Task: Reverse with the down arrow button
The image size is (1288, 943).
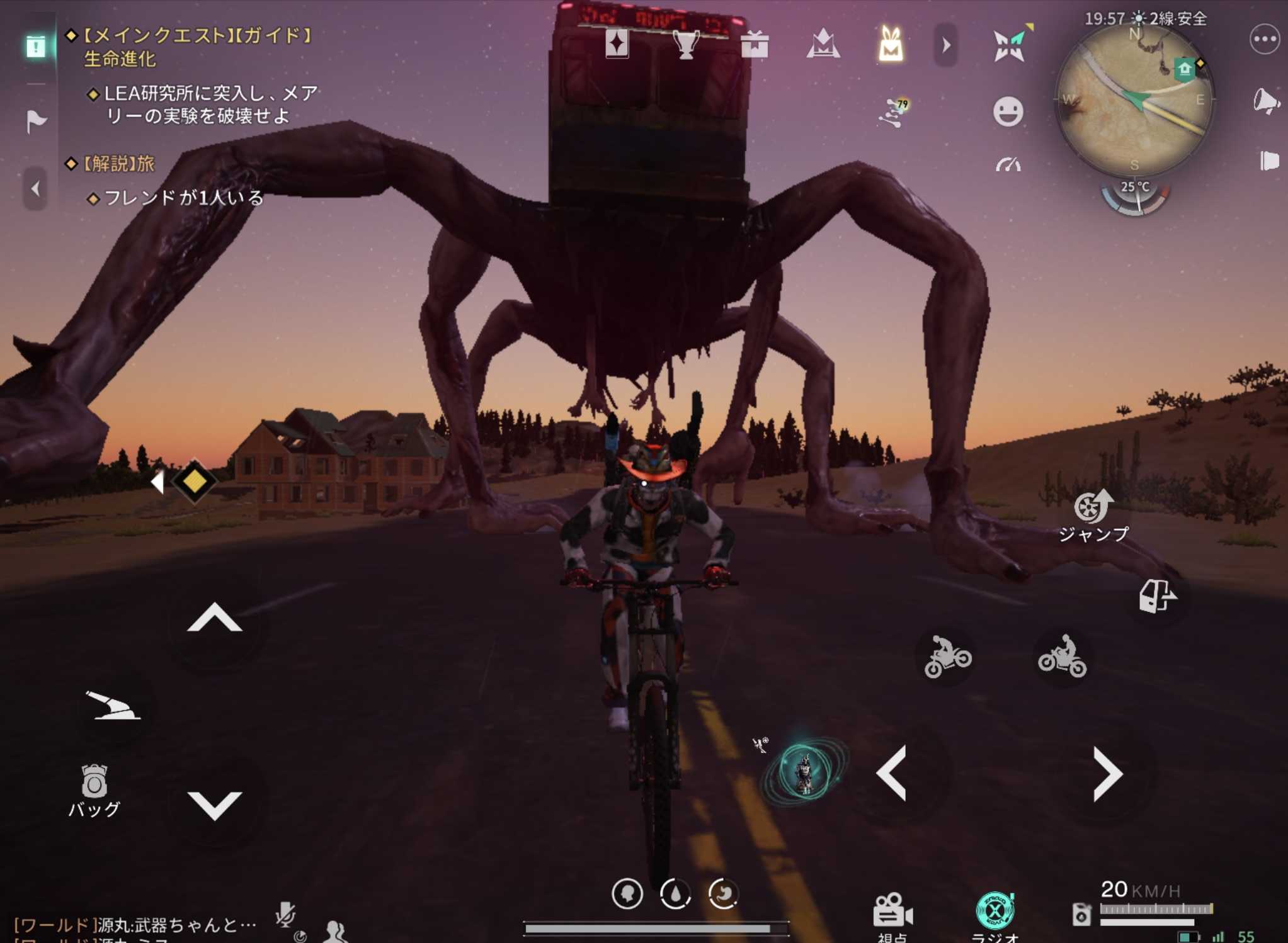Action: point(215,805)
